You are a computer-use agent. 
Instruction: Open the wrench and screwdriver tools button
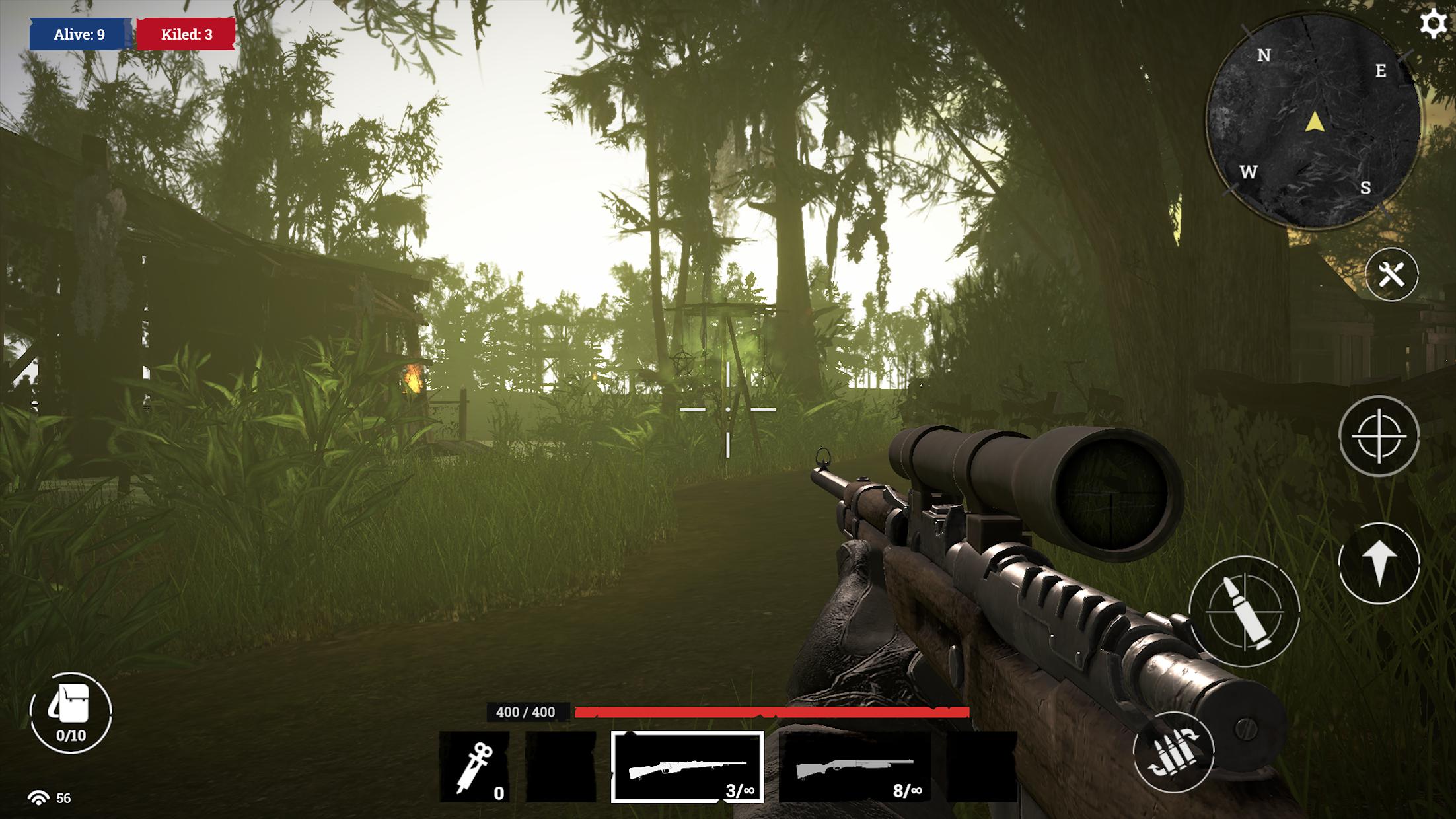1391,274
